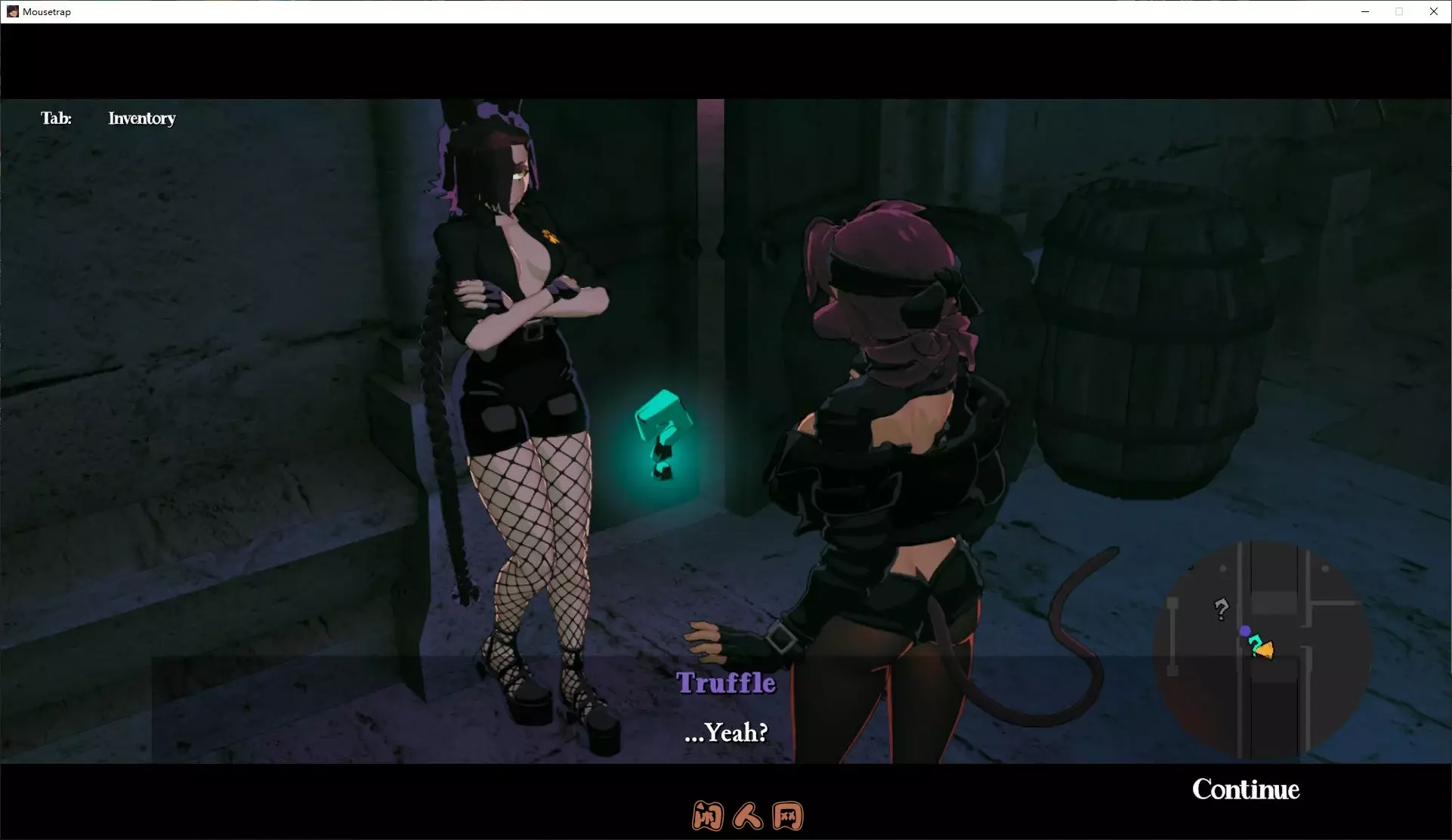Image resolution: width=1452 pixels, height=840 pixels.
Task: Click the Mousetrap title bar text
Action: [x=45, y=11]
